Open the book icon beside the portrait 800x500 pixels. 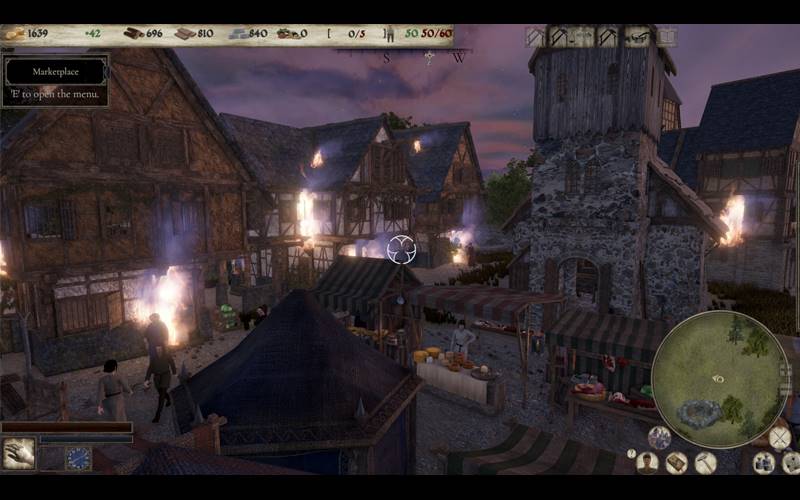[x=677, y=462]
